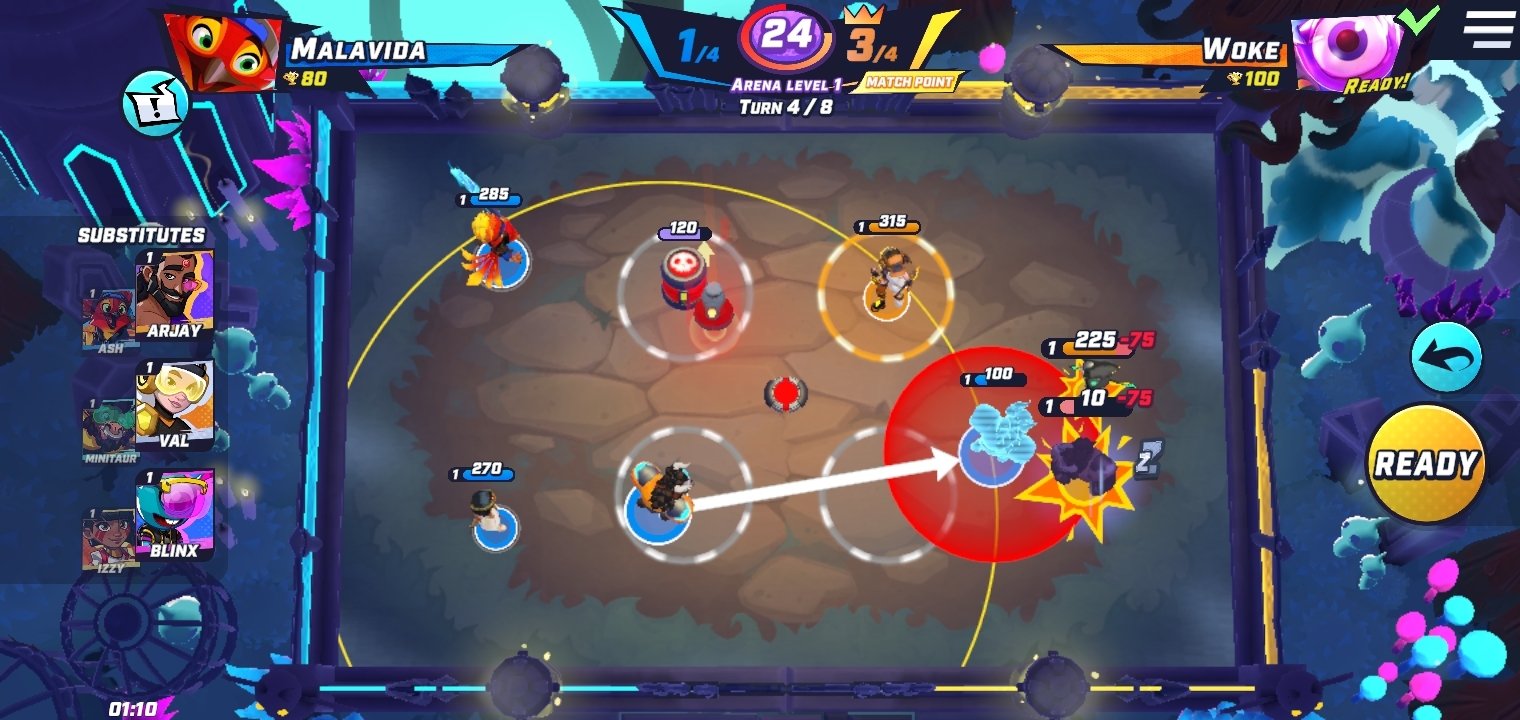Select substitute Arjay's card
This screenshot has width=1520, height=720.
pyautogui.click(x=174, y=296)
